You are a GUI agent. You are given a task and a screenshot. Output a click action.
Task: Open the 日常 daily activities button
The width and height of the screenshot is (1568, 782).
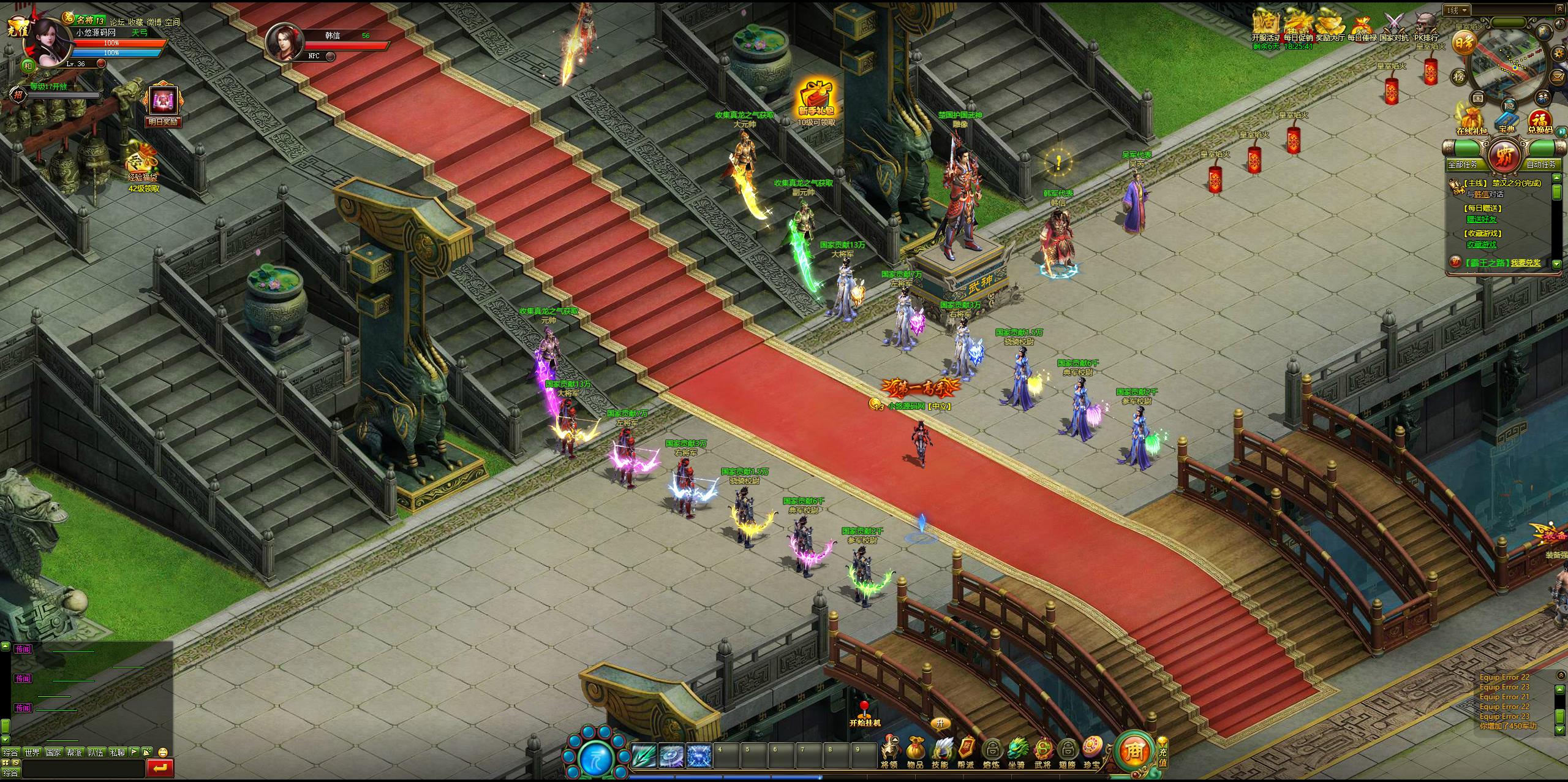(1463, 42)
